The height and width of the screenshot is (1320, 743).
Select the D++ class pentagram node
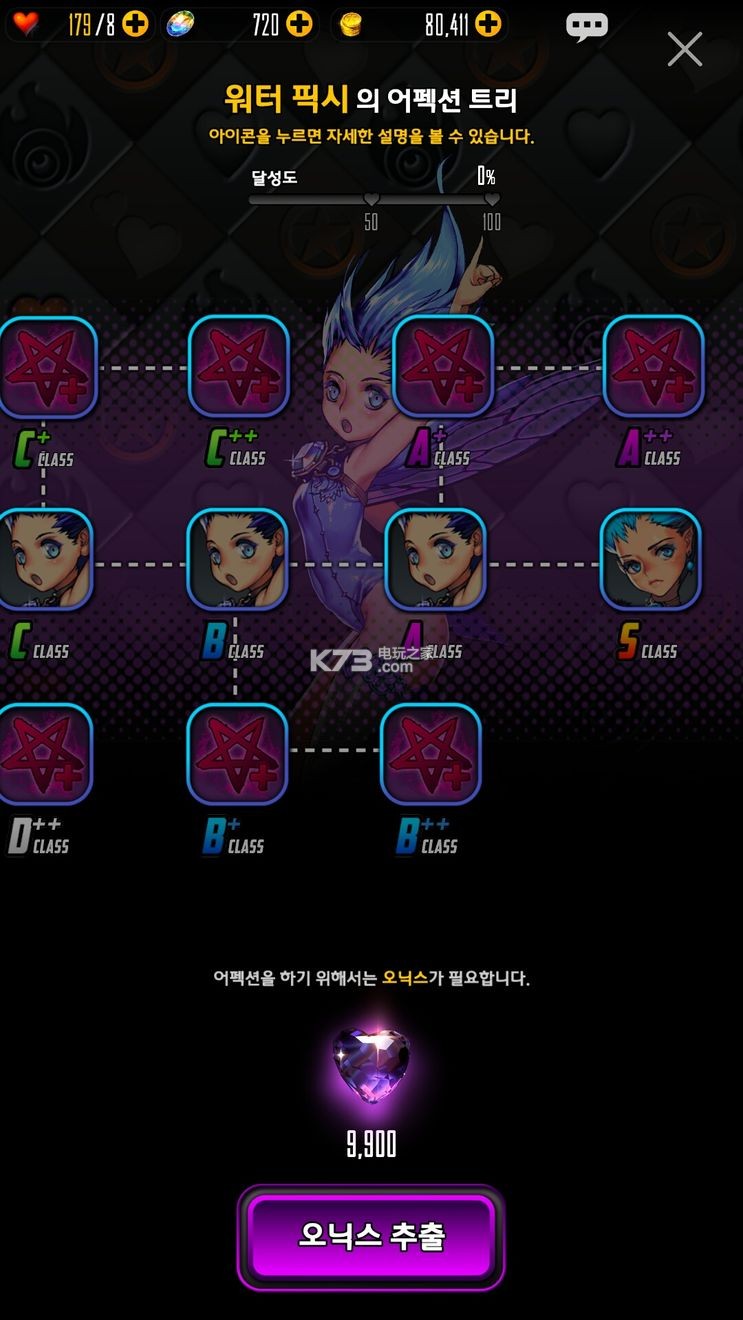[x=44, y=755]
